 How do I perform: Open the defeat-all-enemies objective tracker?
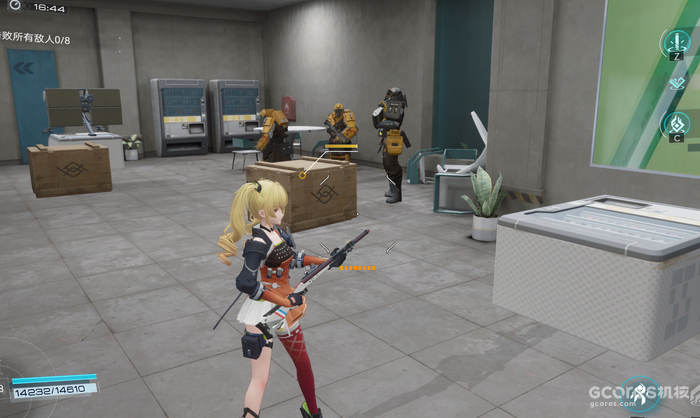coord(36,40)
